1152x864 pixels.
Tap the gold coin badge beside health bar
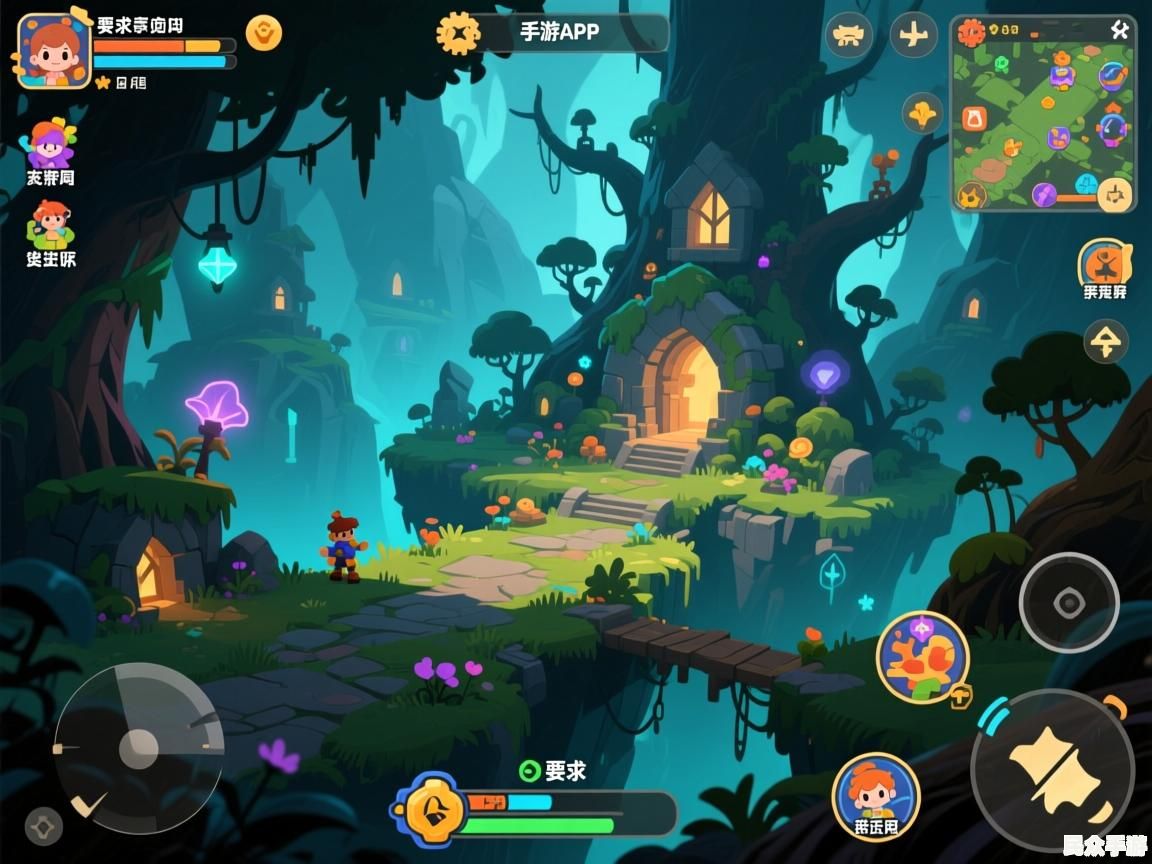click(x=264, y=33)
